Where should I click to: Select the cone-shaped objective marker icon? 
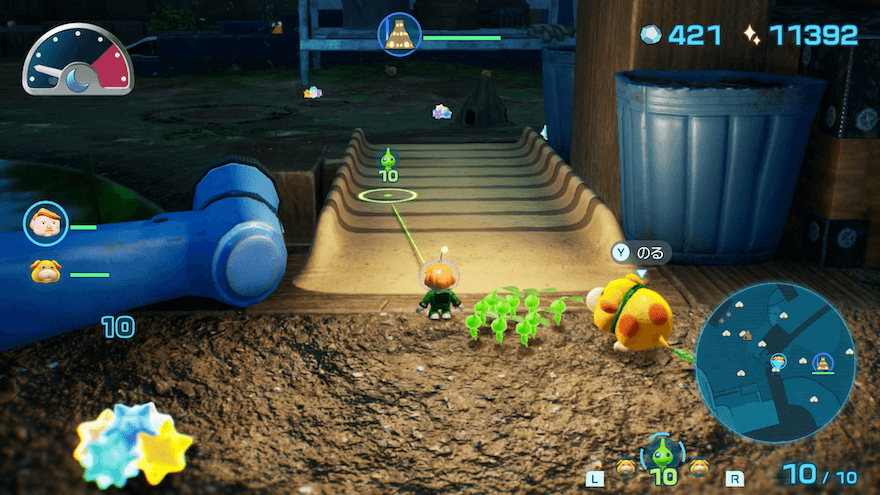click(398, 33)
